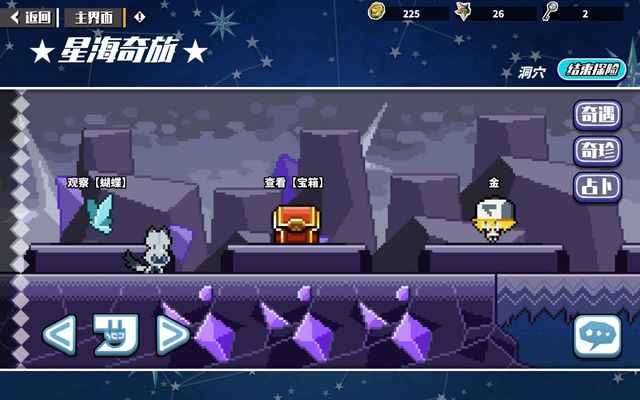Open the chat speech bubble
Screen dimensions: 640x400
[x=597, y=337]
